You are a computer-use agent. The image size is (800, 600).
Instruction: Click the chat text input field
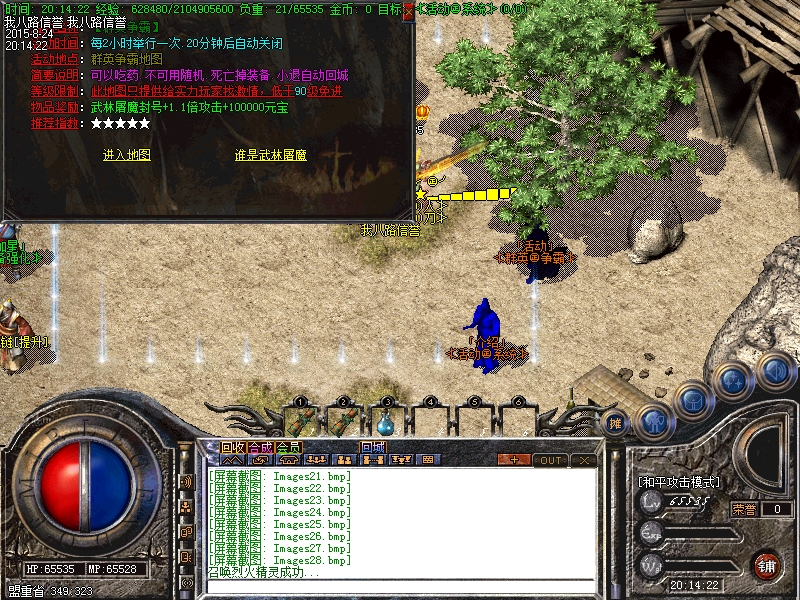pos(400,586)
